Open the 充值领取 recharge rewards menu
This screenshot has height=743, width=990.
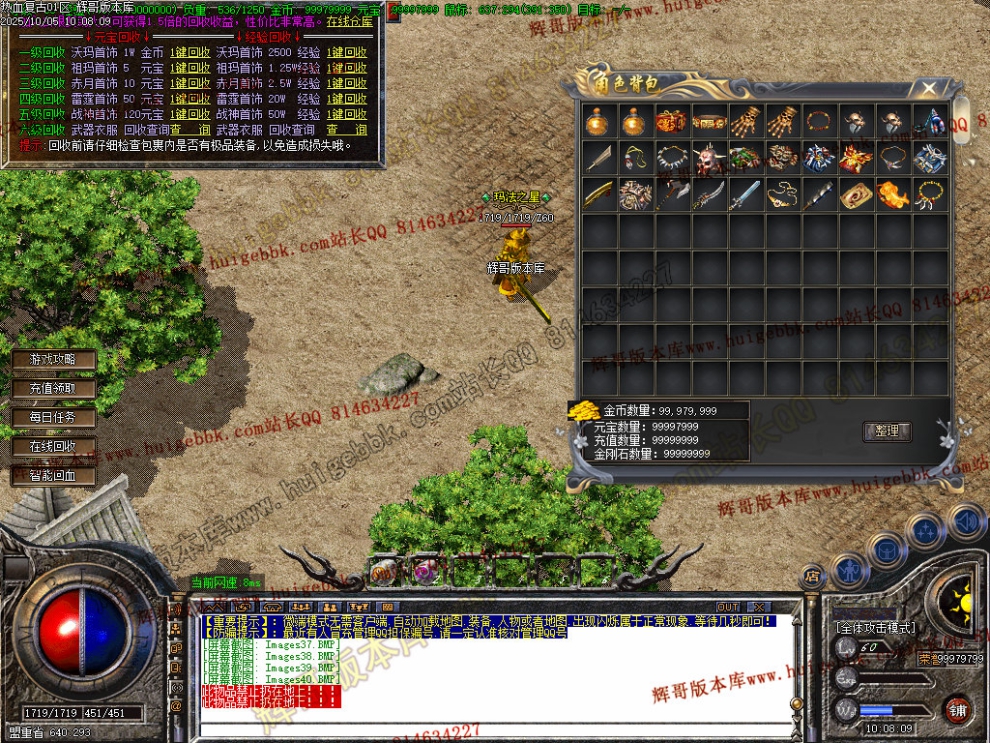(x=54, y=388)
